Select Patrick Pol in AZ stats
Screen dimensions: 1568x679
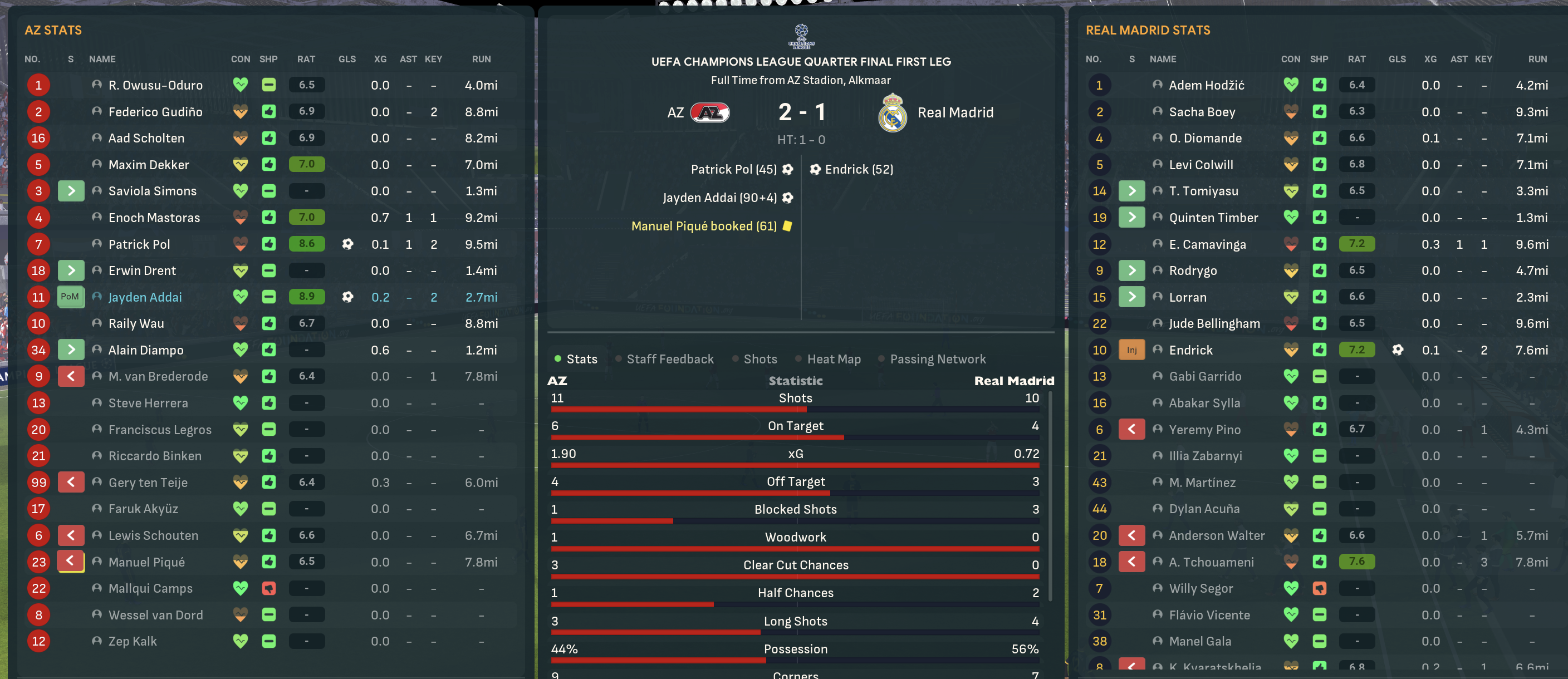139,244
